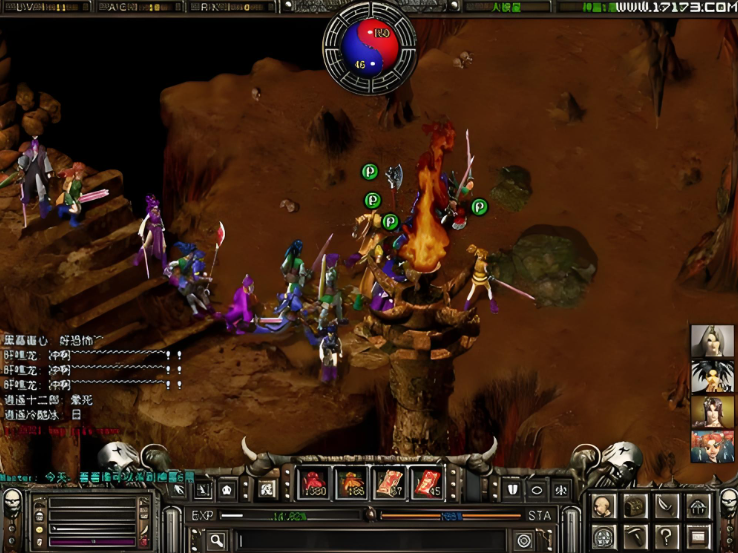Open the house icon button
Viewport: 738px width, 553px height.
click(697, 507)
